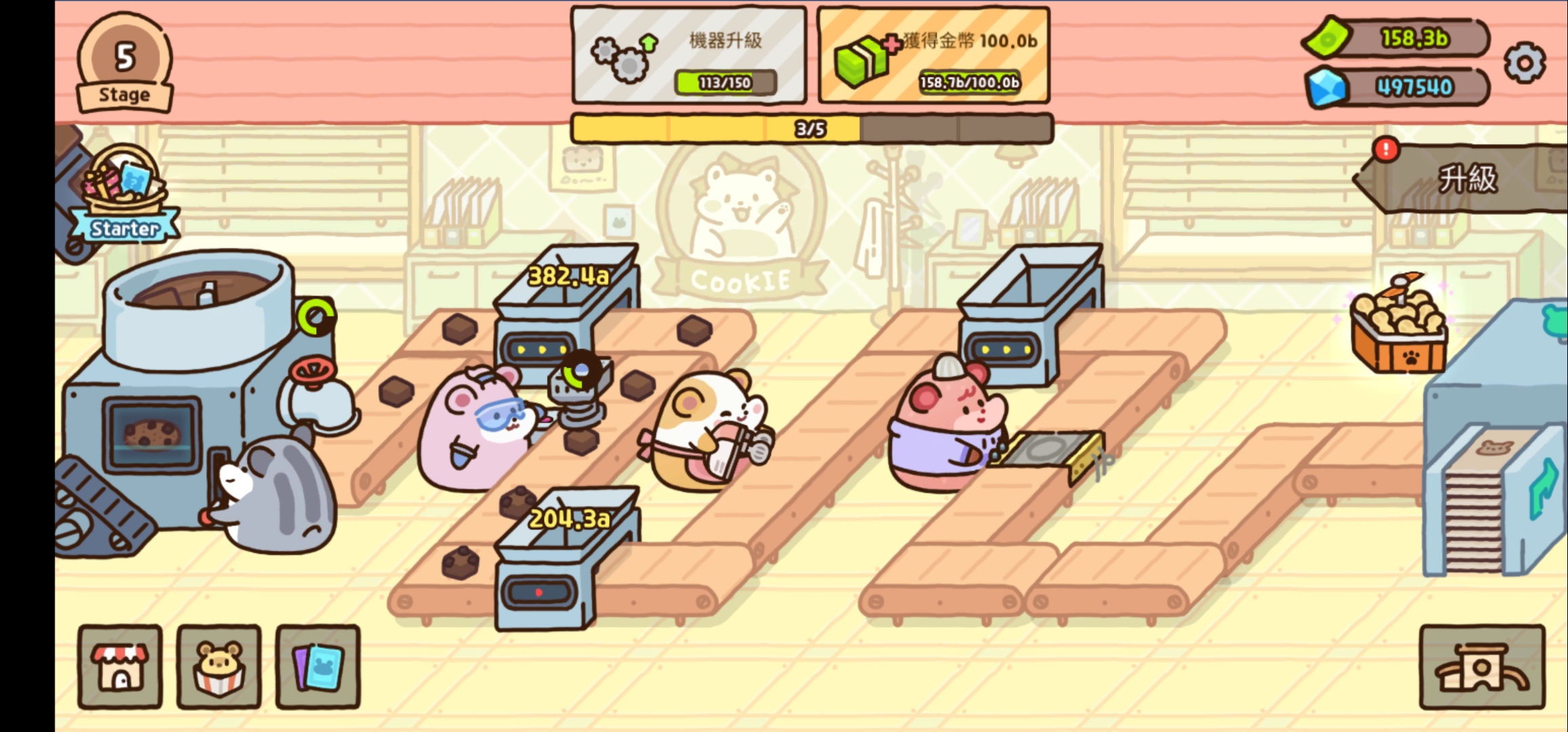Open the shop storefront button

120,667
